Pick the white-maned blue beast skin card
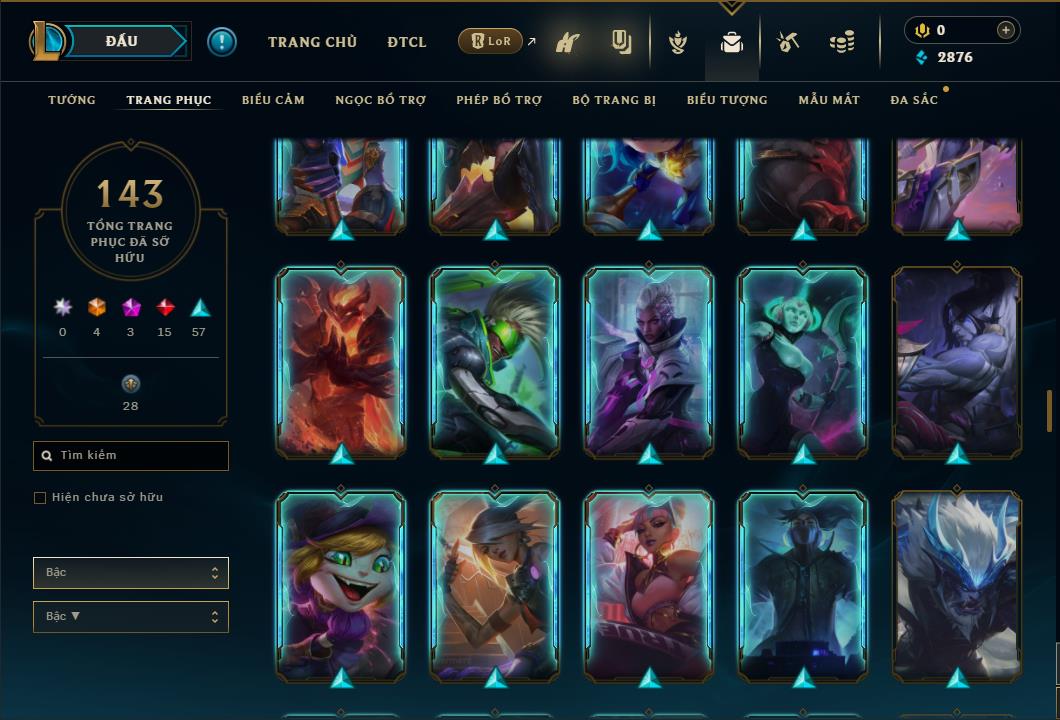Screen dimensions: 1060x720 [x=957, y=585]
